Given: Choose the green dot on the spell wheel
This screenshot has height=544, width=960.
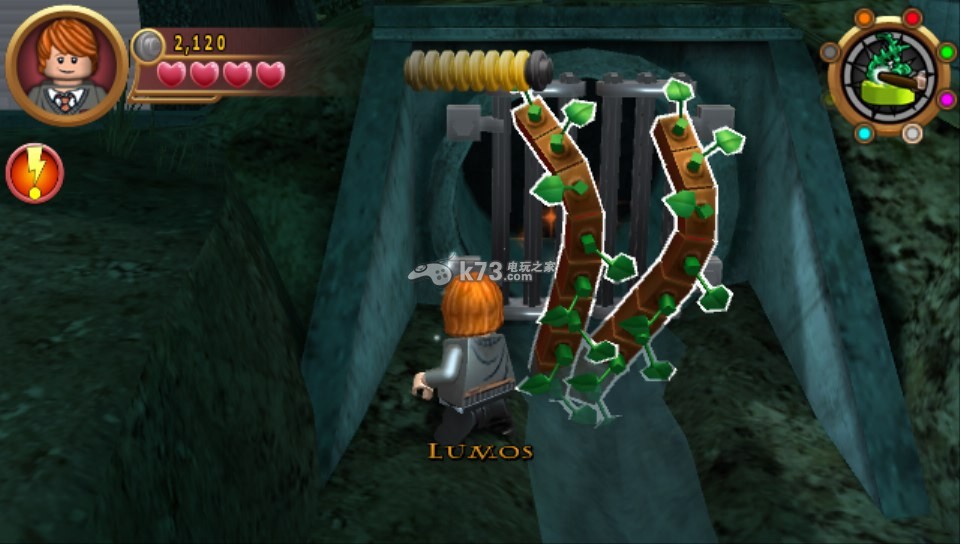Looking at the screenshot, I should (946, 52).
